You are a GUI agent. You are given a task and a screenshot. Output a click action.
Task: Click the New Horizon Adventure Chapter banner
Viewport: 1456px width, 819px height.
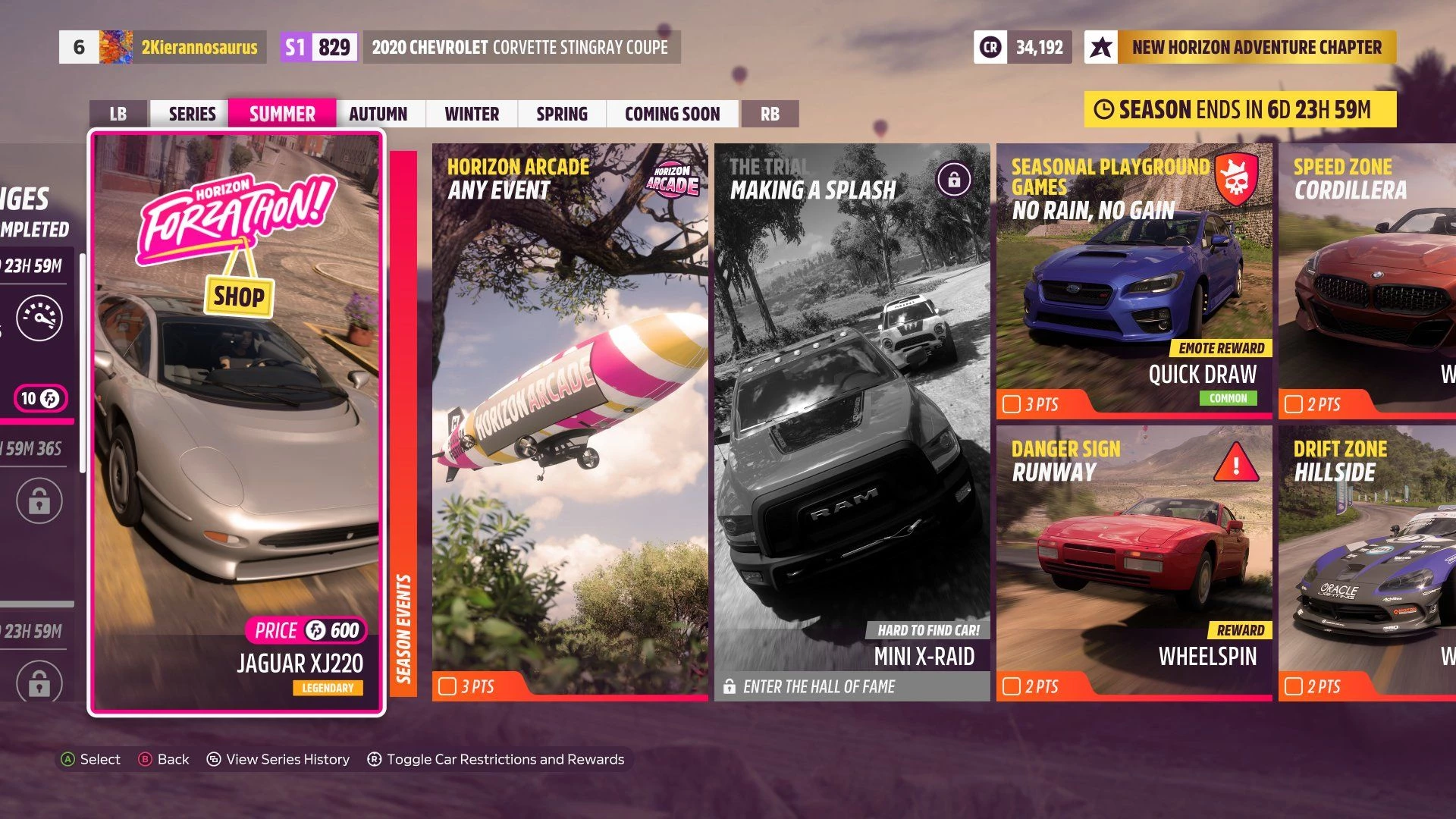1241,47
